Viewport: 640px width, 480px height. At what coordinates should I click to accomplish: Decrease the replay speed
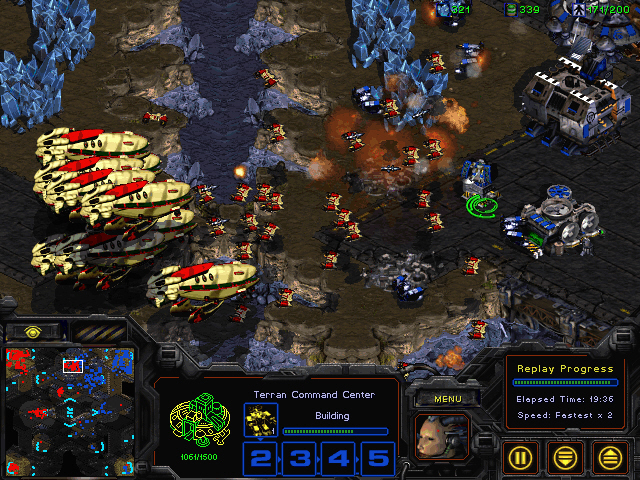point(567,457)
